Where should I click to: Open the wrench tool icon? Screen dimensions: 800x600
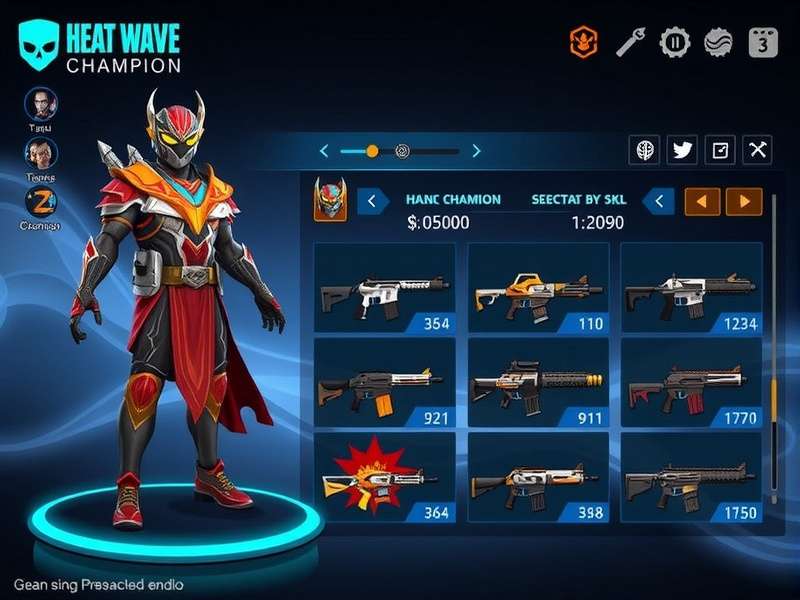(629, 42)
